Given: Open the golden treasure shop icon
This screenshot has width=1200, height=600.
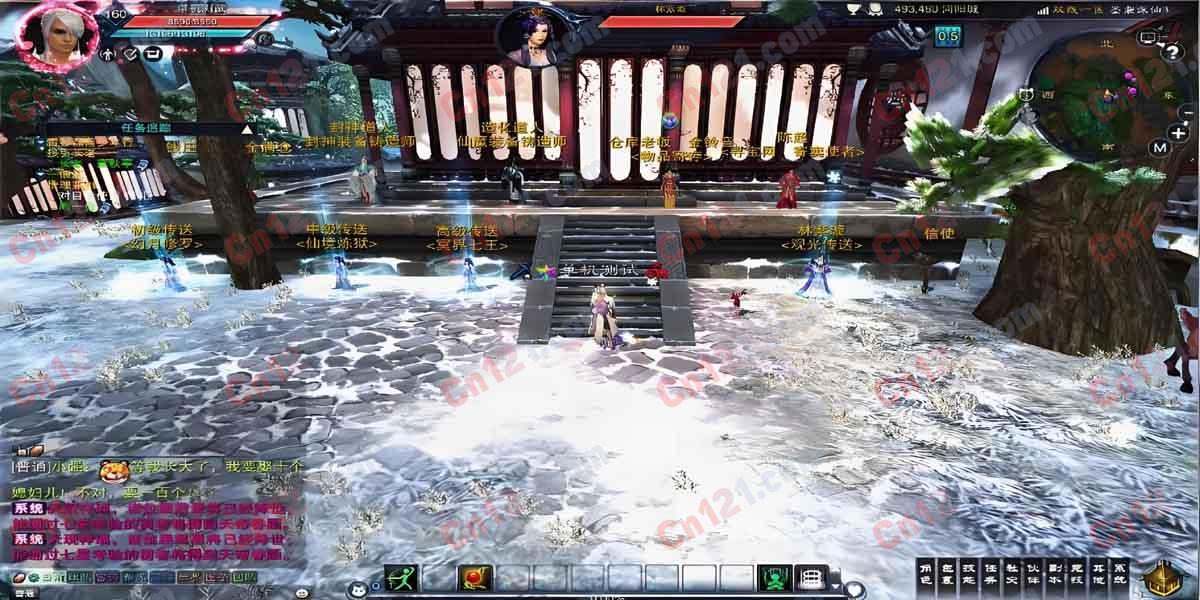Looking at the screenshot, I should [x=1164, y=577].
